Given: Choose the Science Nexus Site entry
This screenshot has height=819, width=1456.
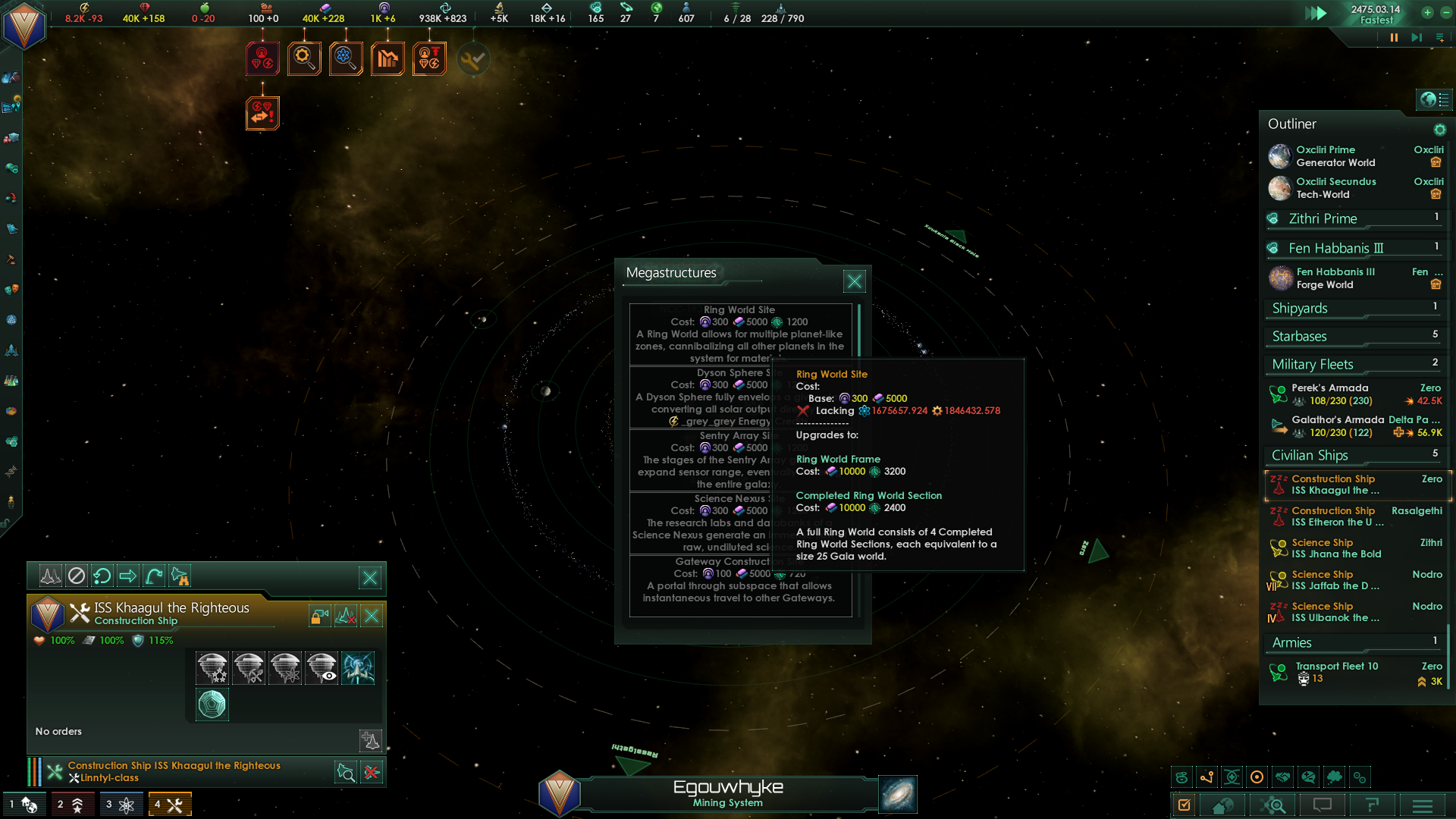Looking at the screenshot, I should point(702,522).
